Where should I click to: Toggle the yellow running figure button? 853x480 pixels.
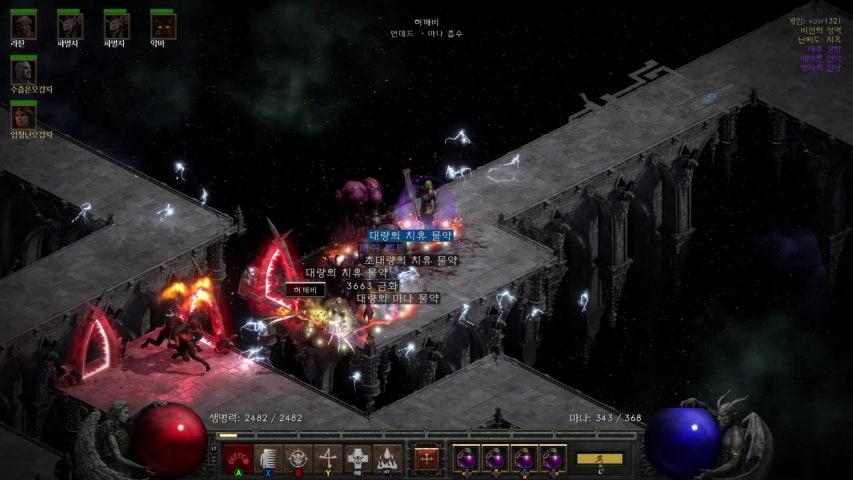[x=599, y=459]
